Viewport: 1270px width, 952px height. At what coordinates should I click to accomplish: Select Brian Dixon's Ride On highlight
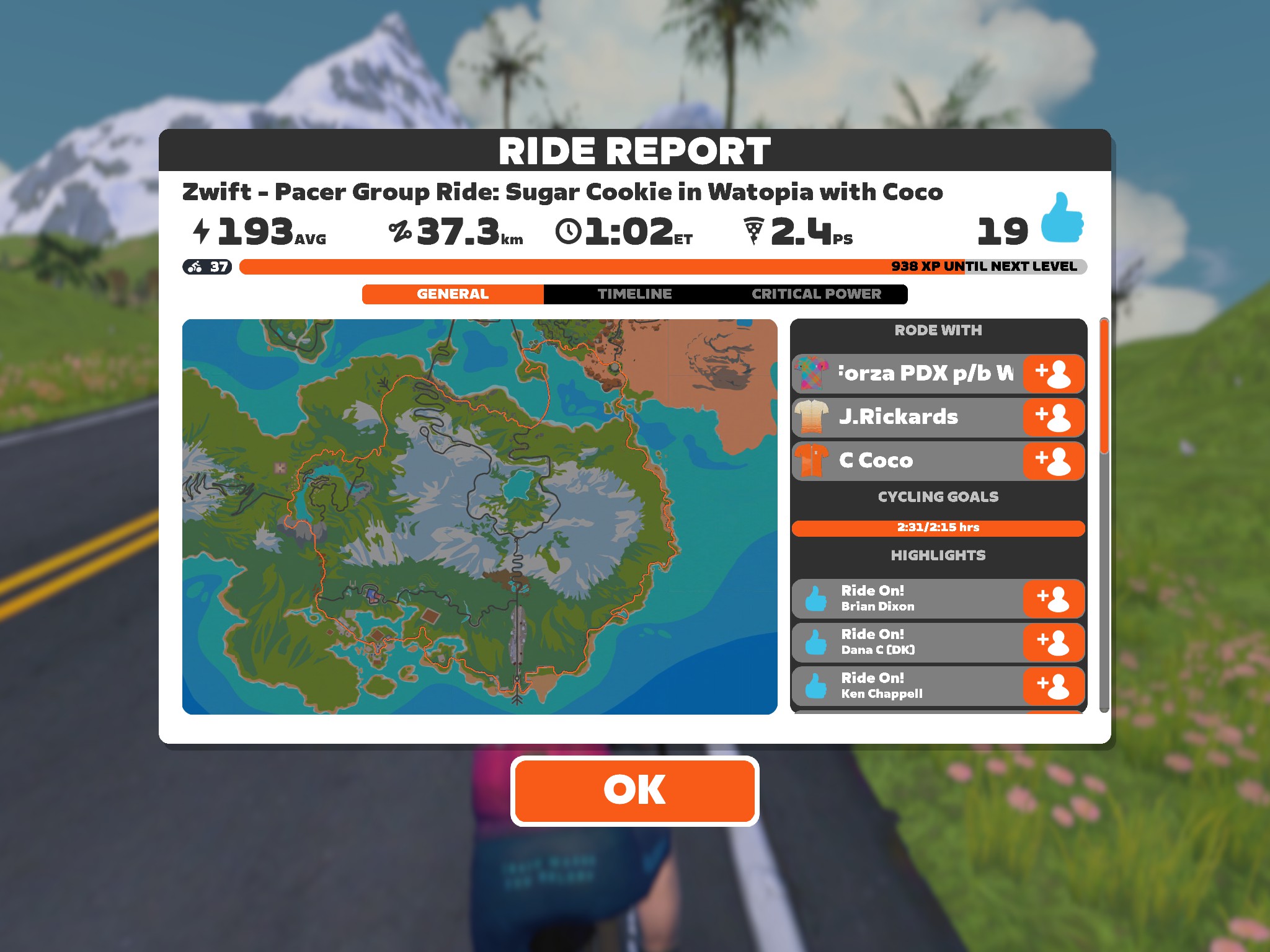pos(907,599)
